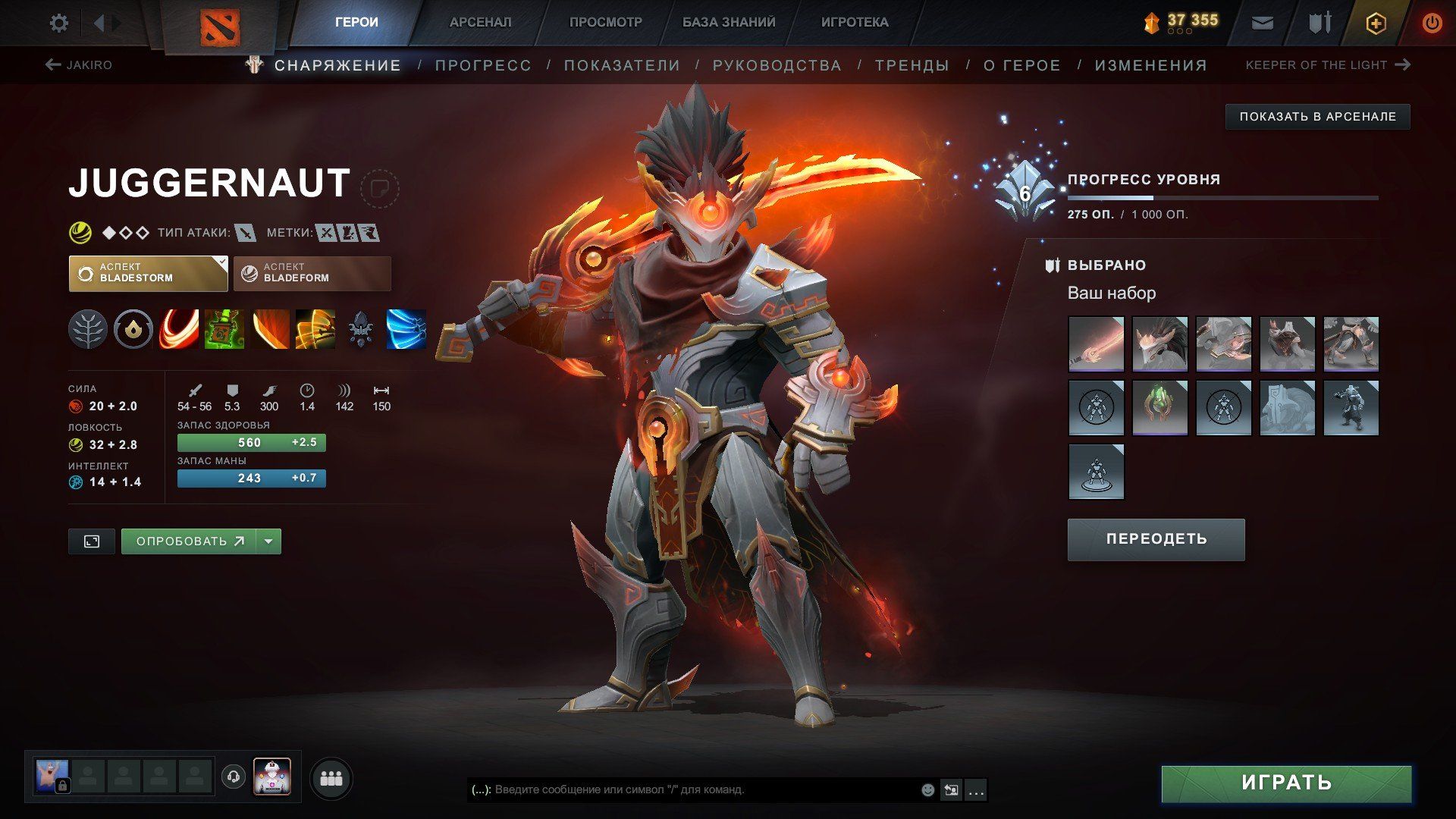Select the Bladeform aspect
Image resolution: width=1456 pixels, height=819 pixels.
tap(312, 274)
